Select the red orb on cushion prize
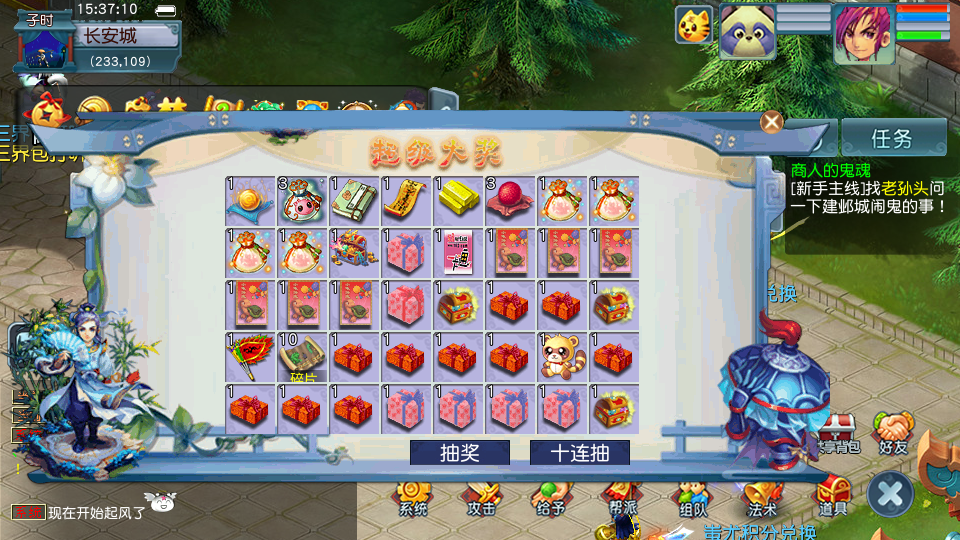 pos(510,201)
